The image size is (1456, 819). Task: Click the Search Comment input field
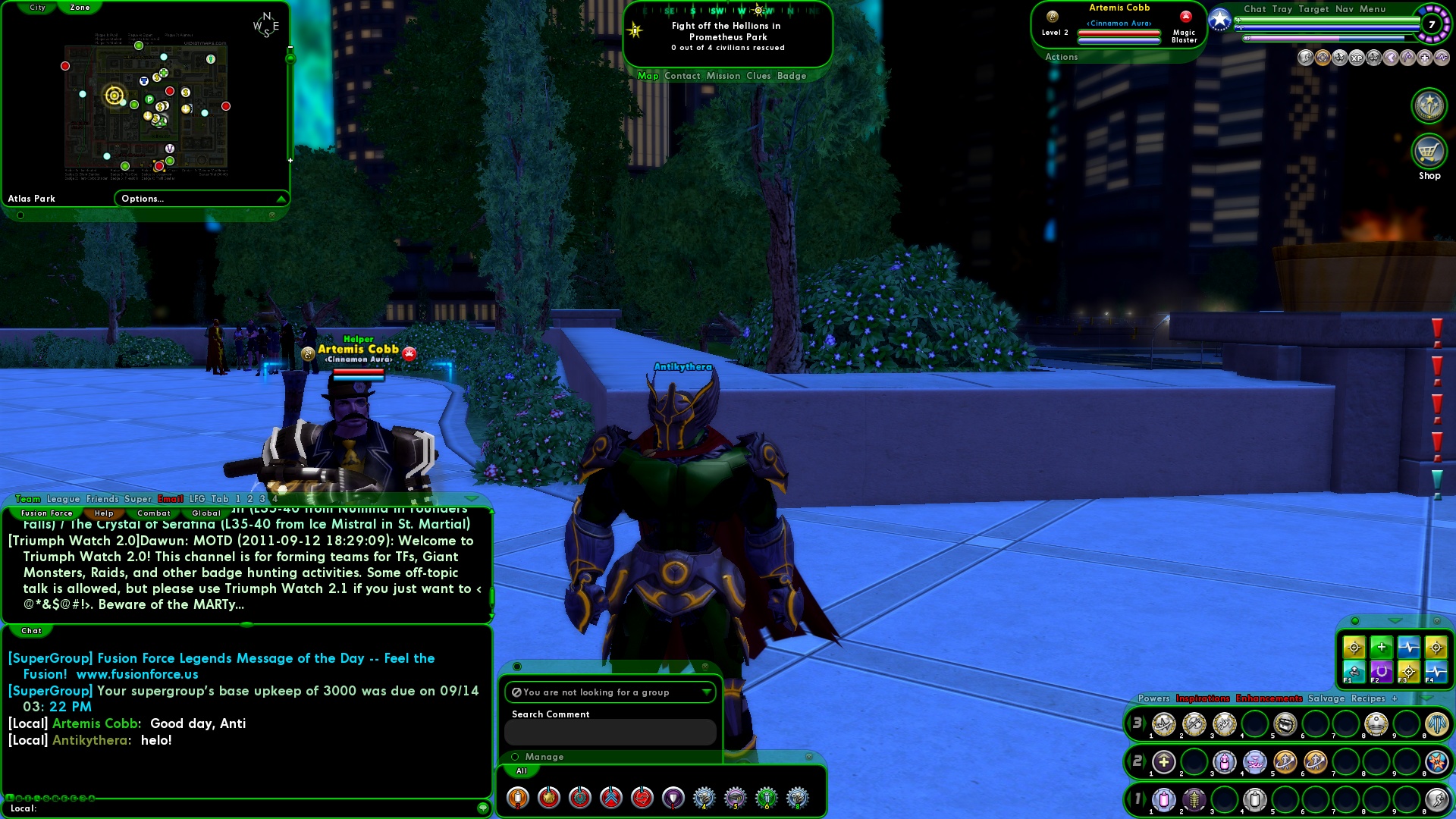tap(610, 732)
